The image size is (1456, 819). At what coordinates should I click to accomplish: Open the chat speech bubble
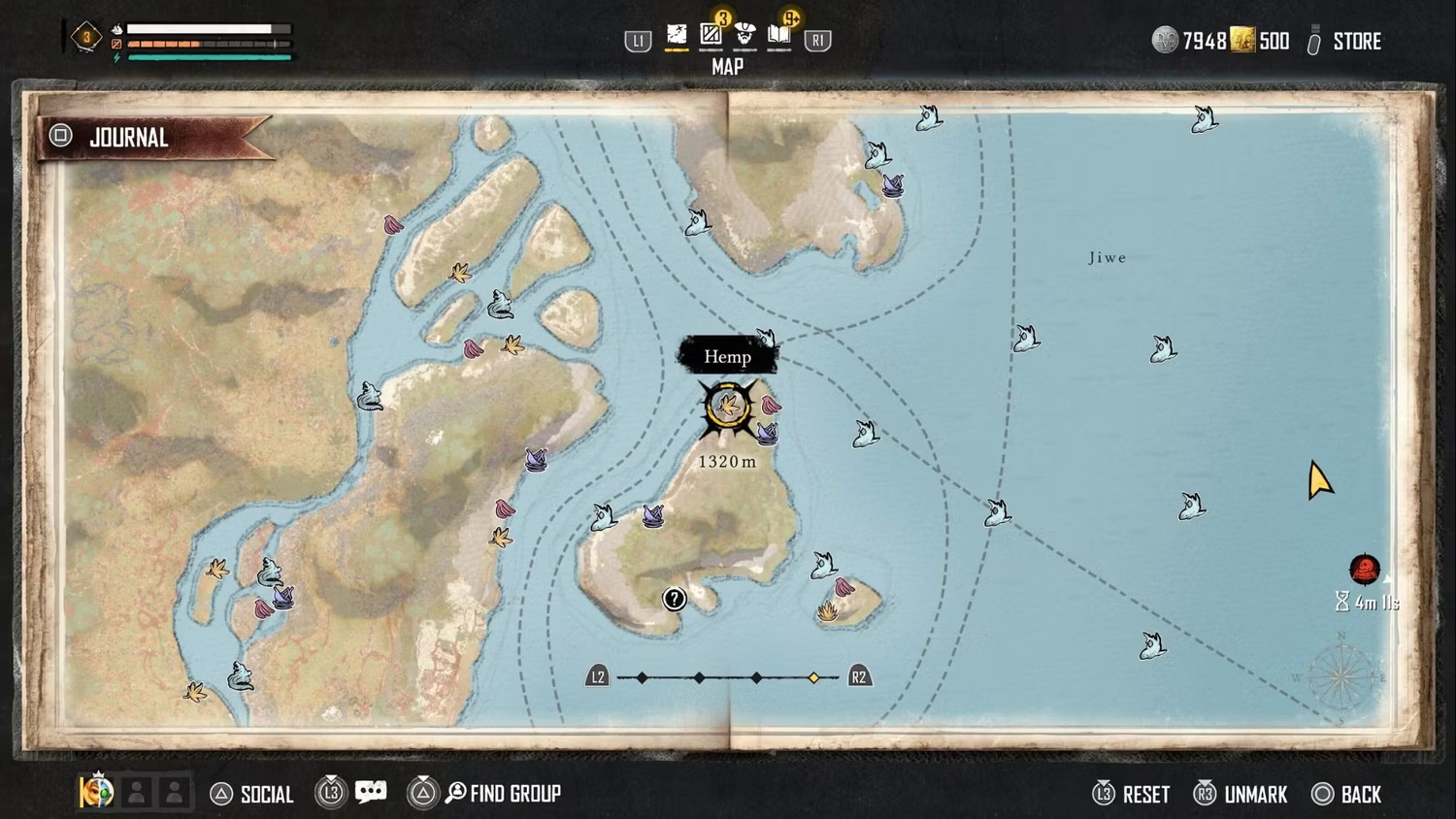coord(371,793)
